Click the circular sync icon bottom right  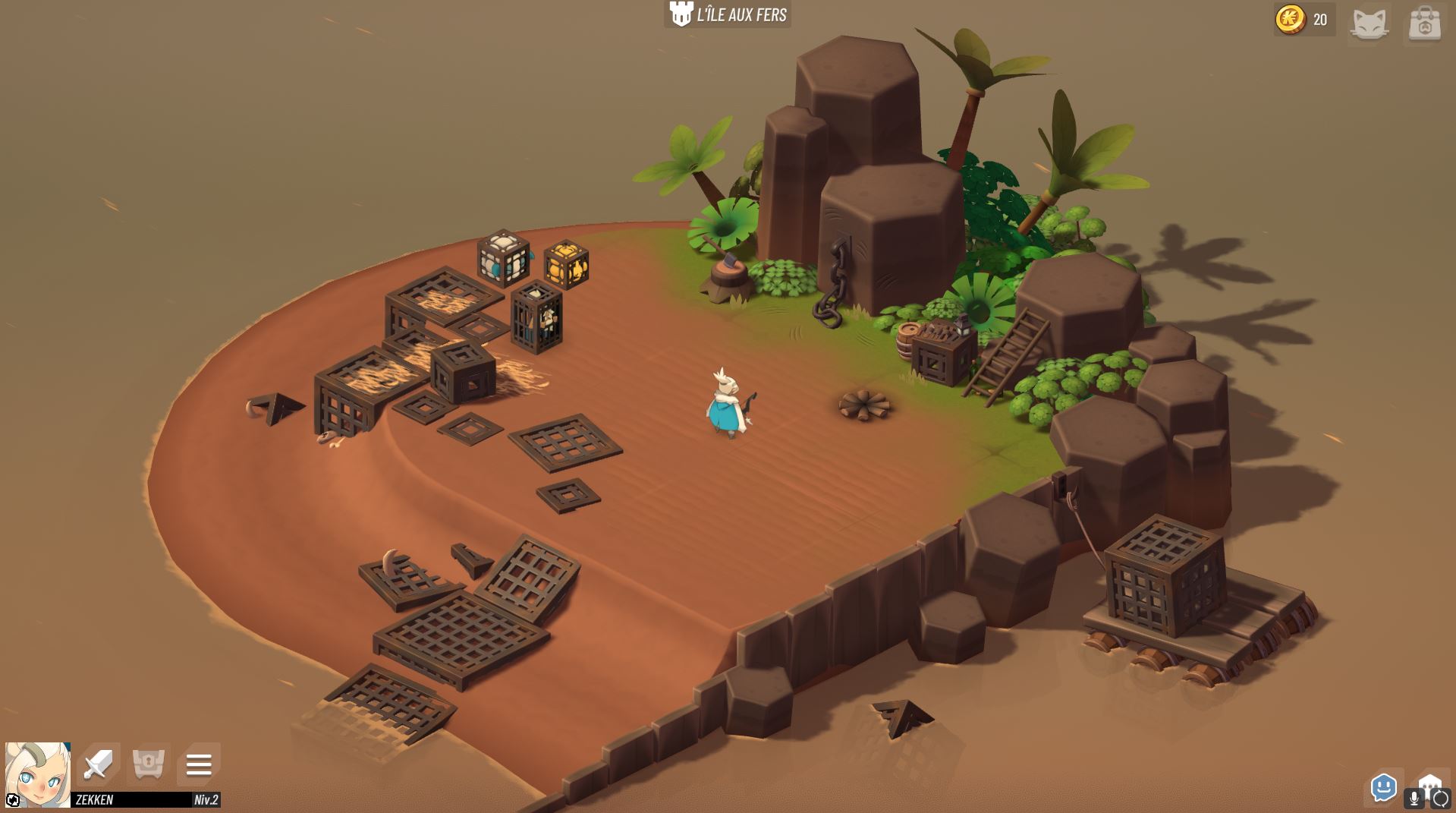click(1441, 796)
